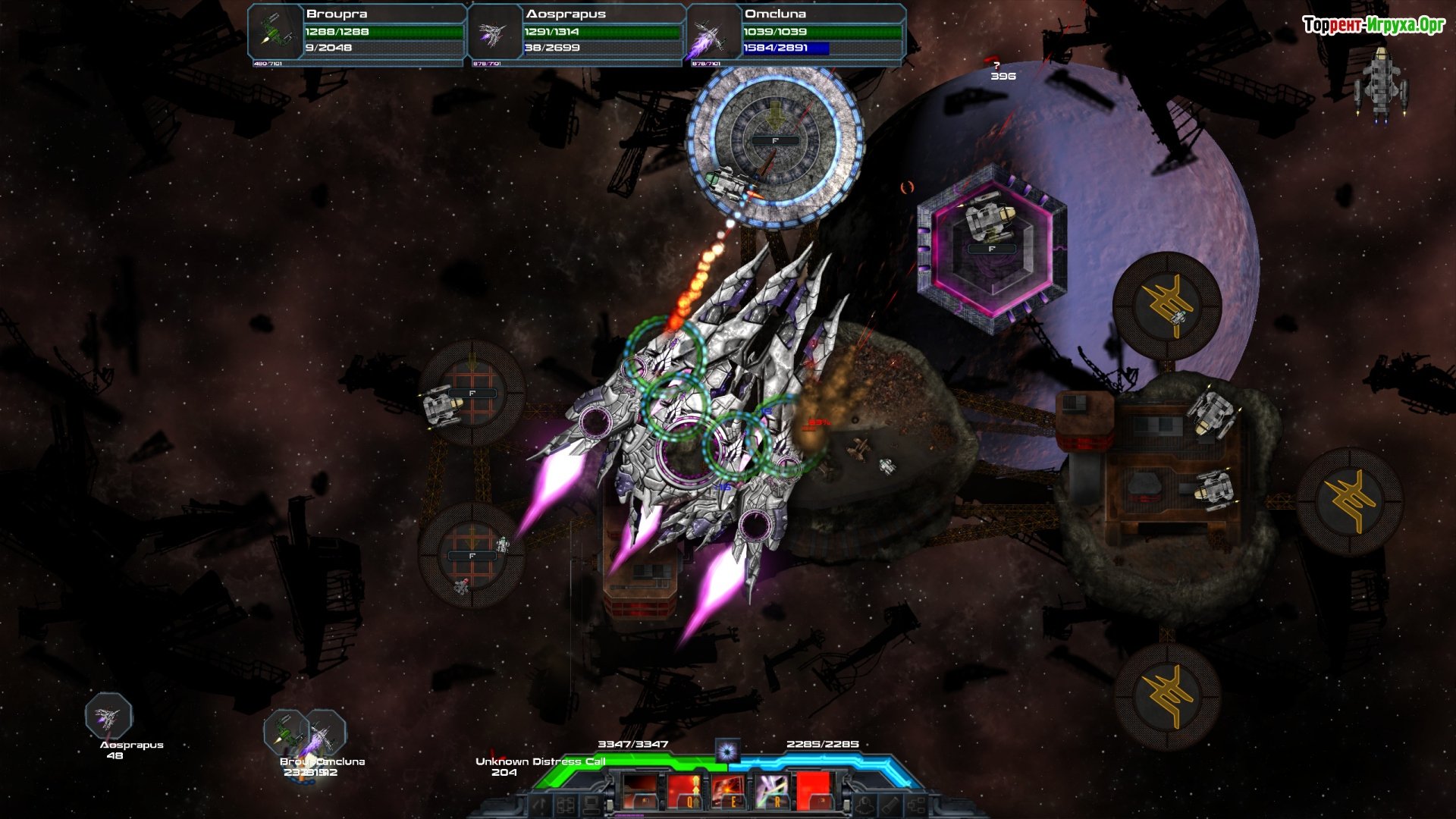Select the Broupra ally panel
1456x819 pixels.
(x=356, y=32)
